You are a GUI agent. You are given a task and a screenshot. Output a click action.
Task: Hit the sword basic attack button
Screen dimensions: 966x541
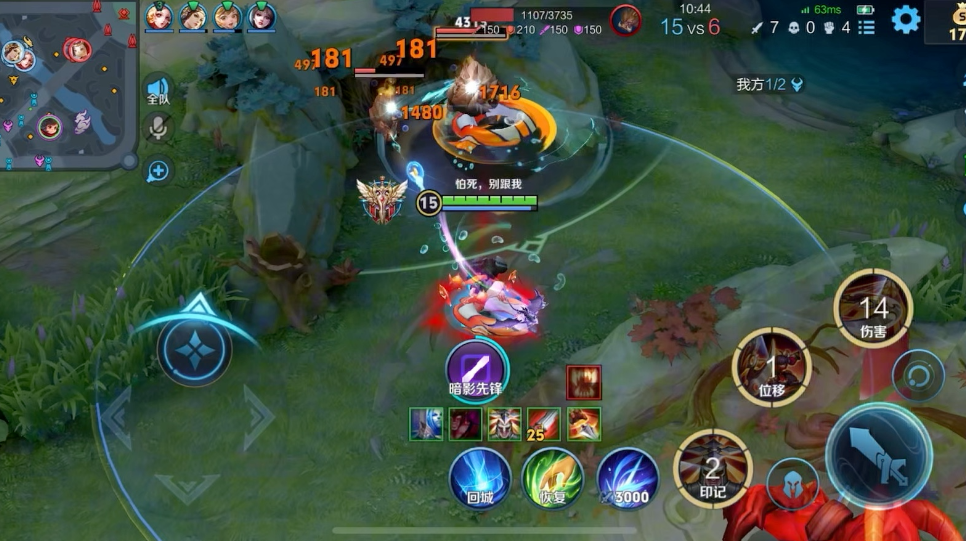point(878,455)
